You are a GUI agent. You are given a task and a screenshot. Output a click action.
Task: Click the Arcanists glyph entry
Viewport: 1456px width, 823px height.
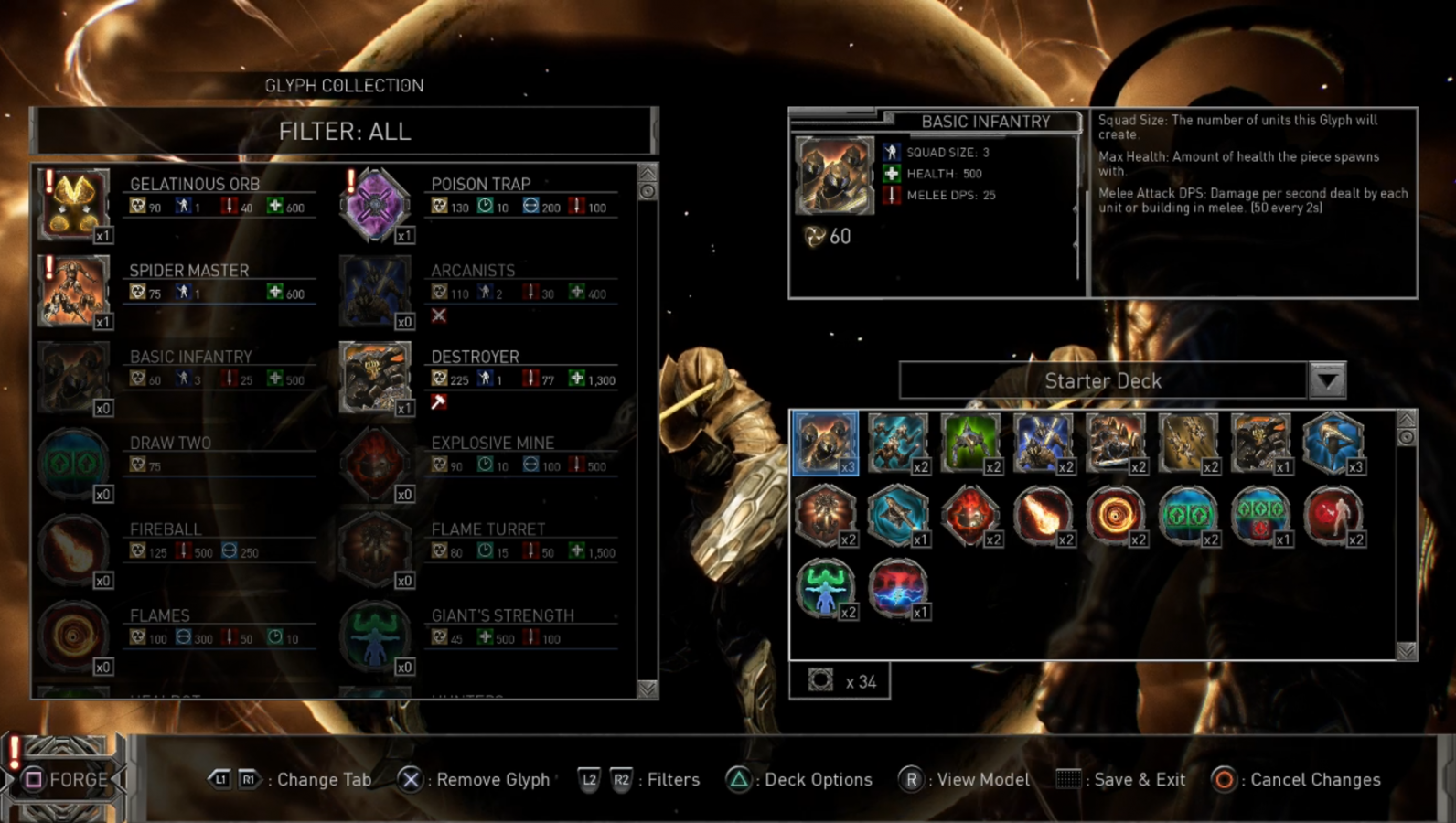pyautogui.click(x=375, y=291)
